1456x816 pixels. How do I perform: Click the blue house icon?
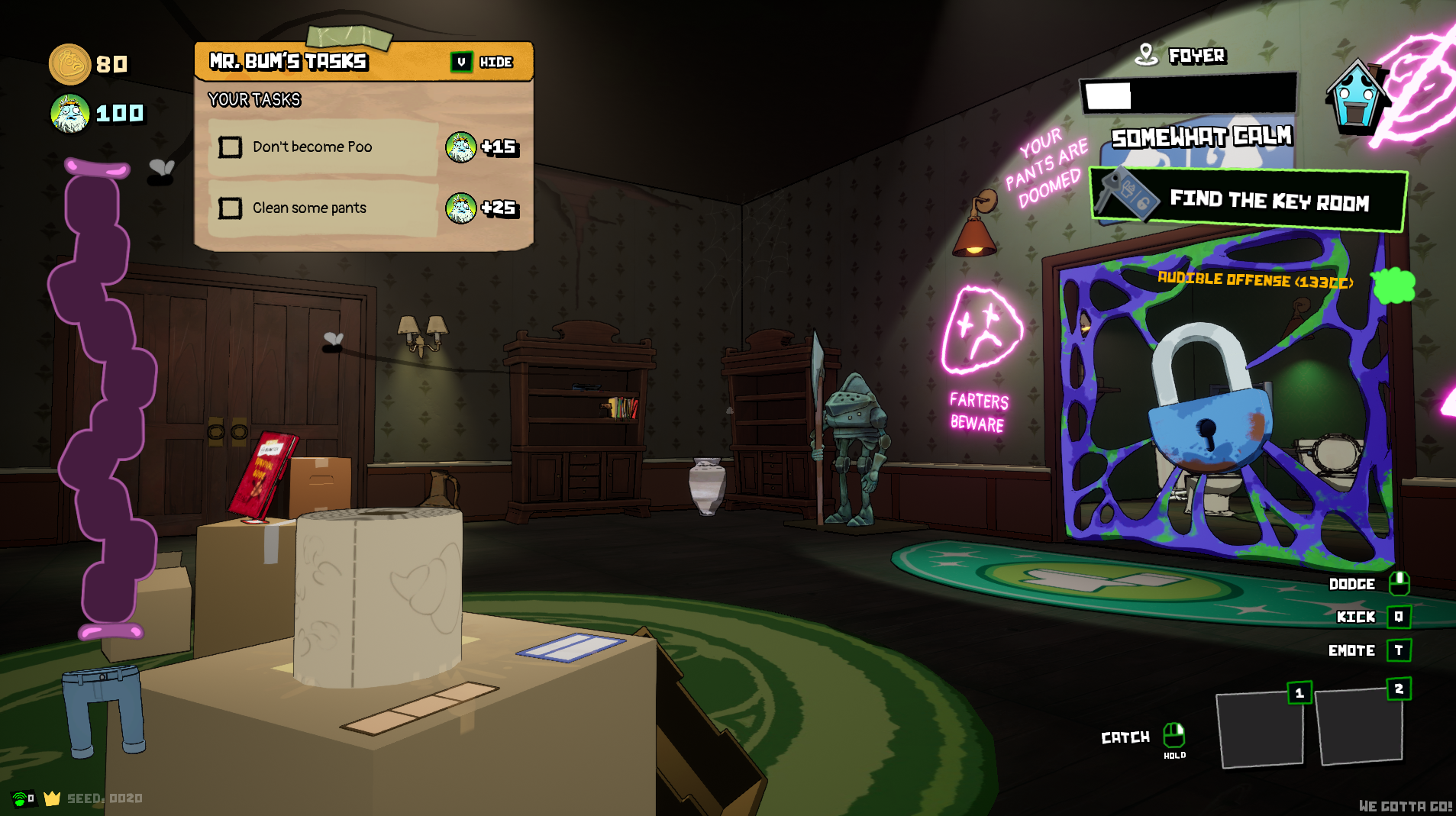(1356, 97)
